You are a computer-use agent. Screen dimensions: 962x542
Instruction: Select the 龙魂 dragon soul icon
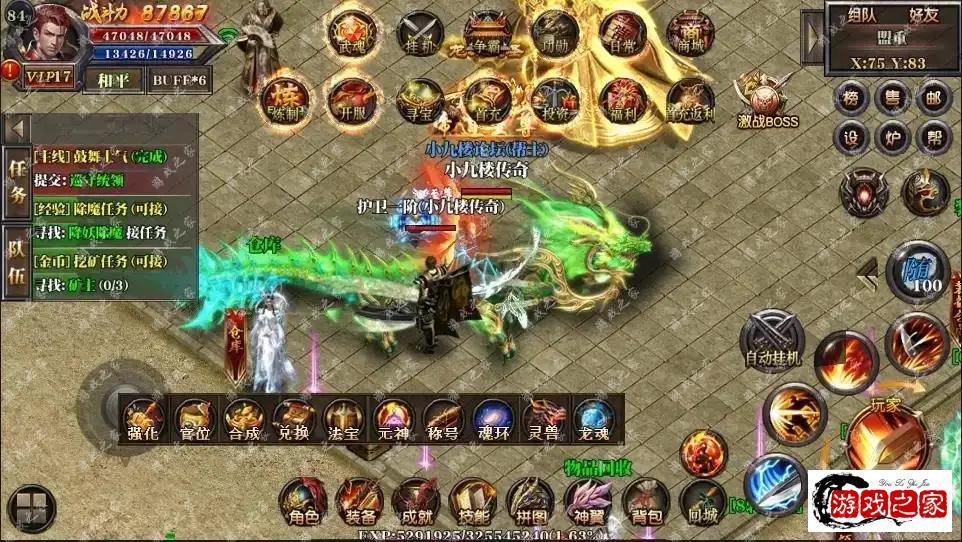(594, 419)
